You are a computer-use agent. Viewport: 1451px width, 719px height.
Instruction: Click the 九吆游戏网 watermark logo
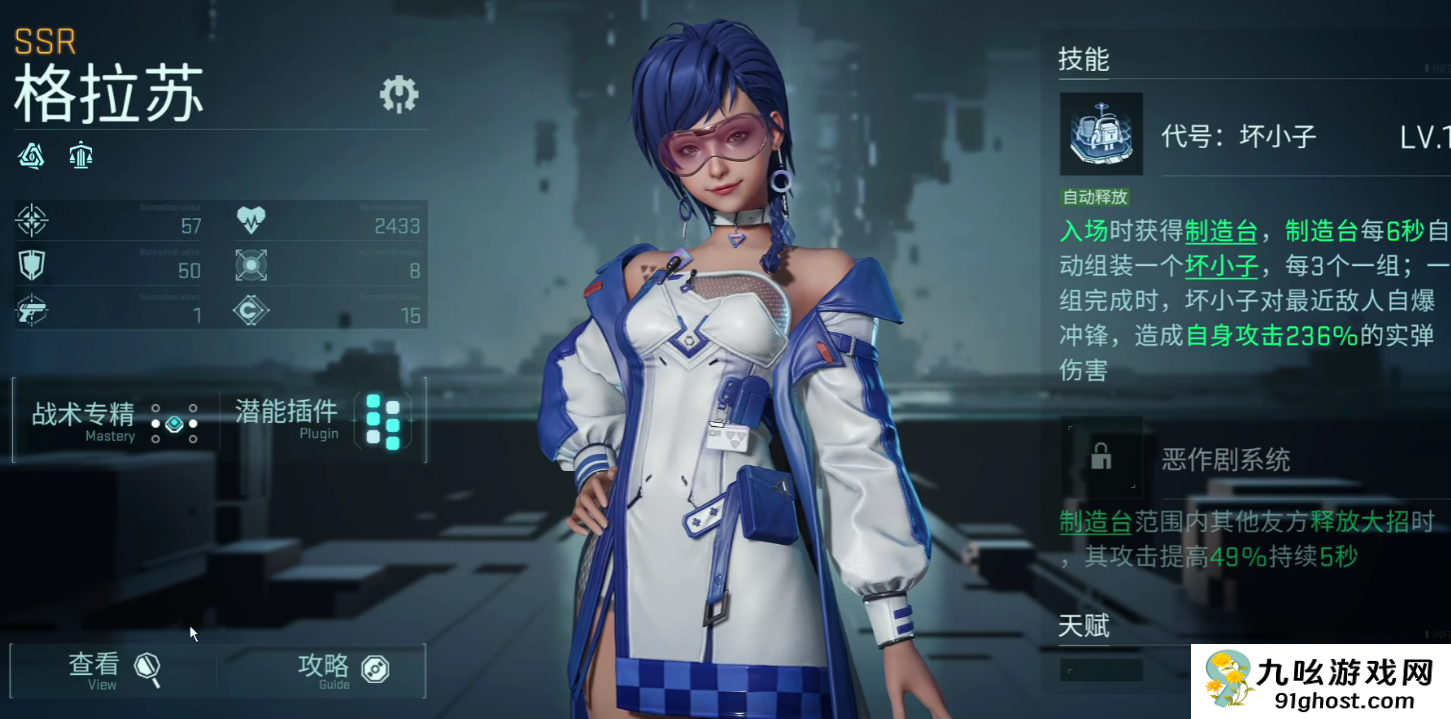point(1320,681)
